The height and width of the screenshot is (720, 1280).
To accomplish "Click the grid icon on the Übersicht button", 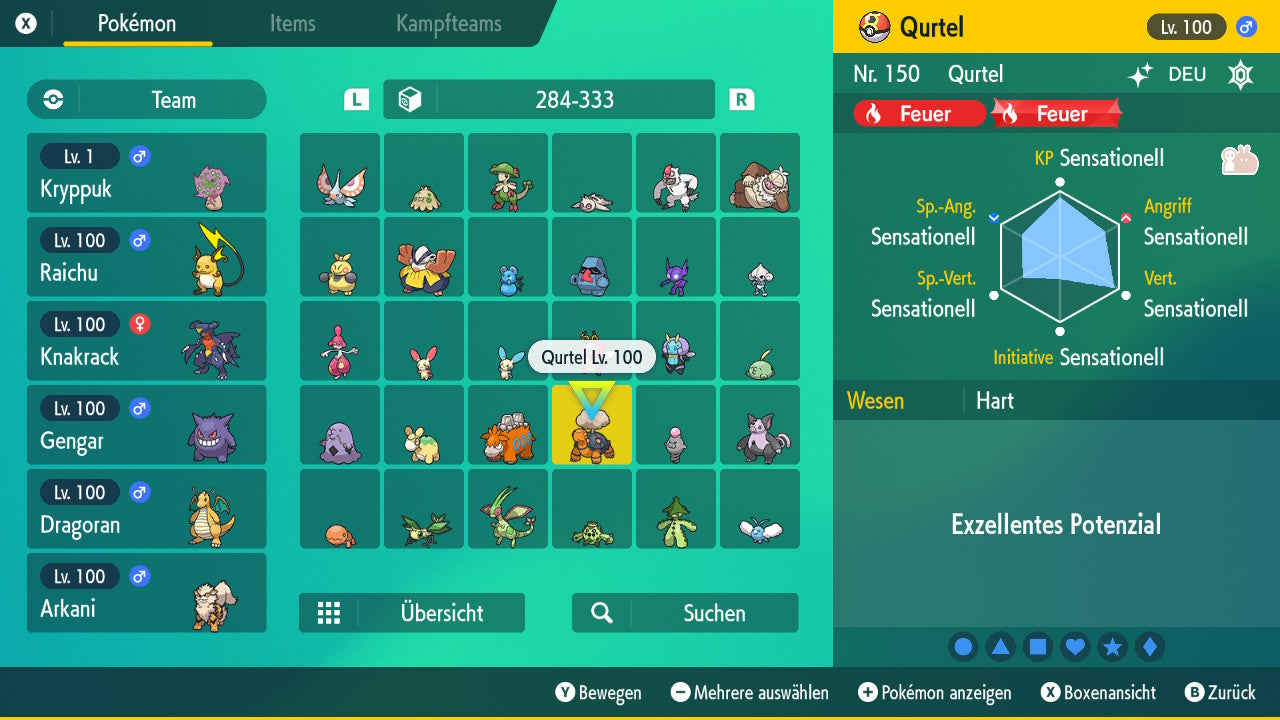I will (x=330, y=612).
